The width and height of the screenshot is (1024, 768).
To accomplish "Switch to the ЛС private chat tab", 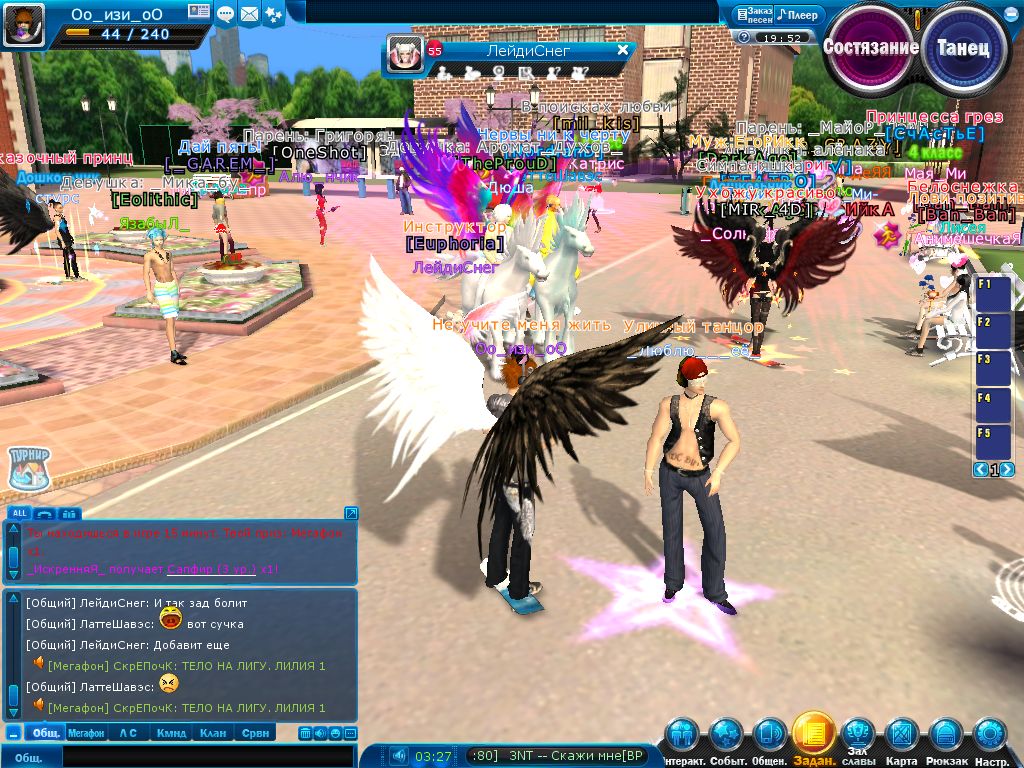I will click(x=128, y=733).
